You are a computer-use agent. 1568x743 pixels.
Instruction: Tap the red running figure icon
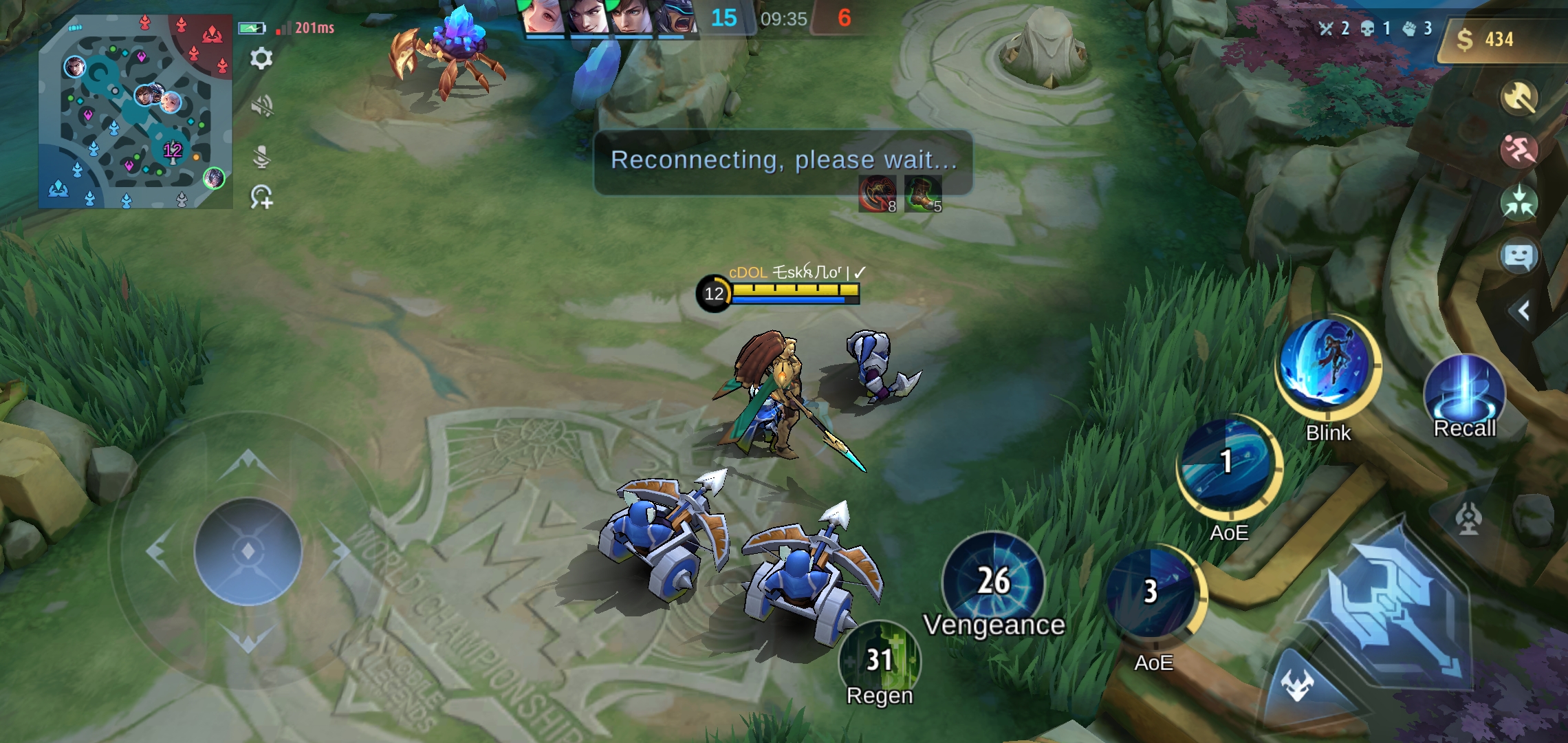[1519, 150]
